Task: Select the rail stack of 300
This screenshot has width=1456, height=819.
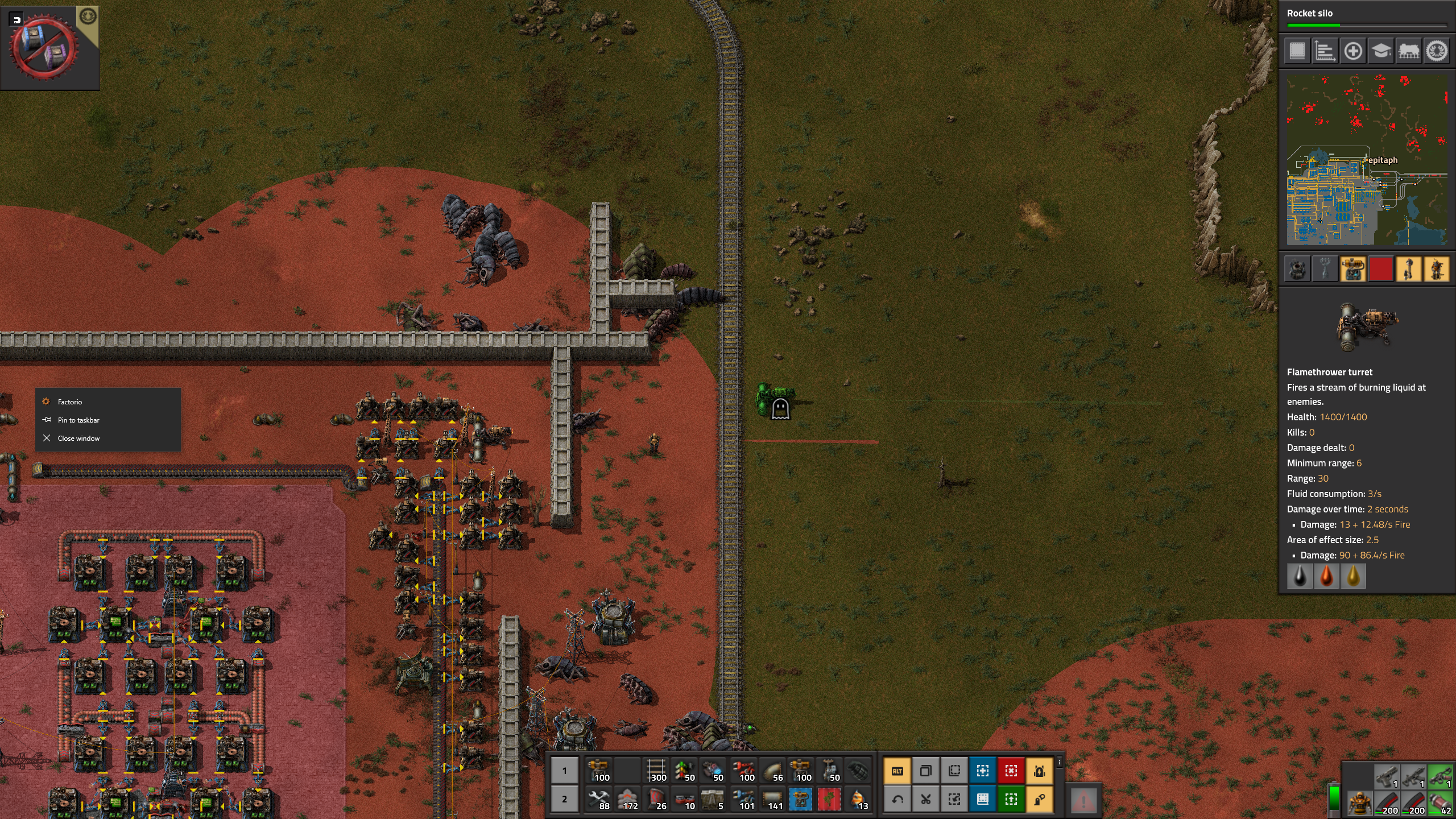Action: (x=656, y=771)
